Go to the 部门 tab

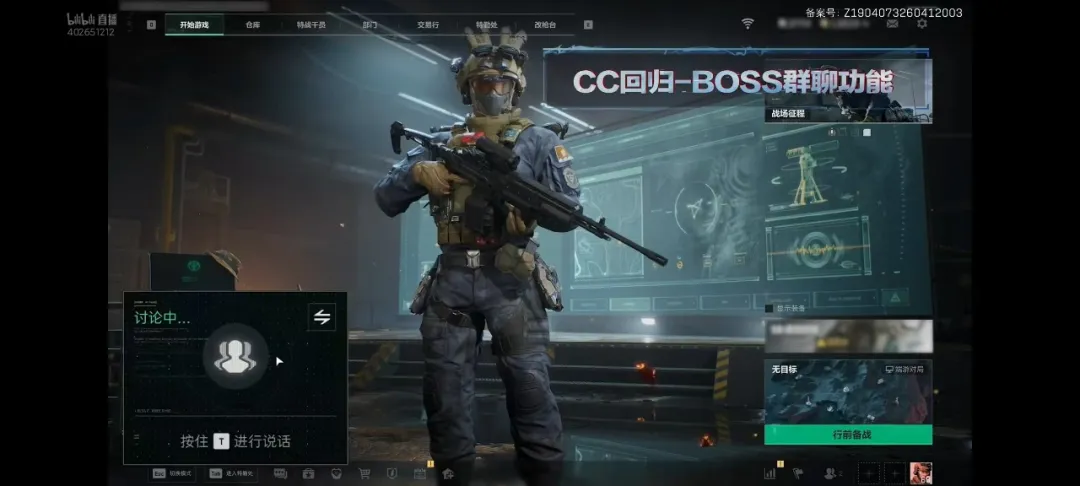point(369,24)
